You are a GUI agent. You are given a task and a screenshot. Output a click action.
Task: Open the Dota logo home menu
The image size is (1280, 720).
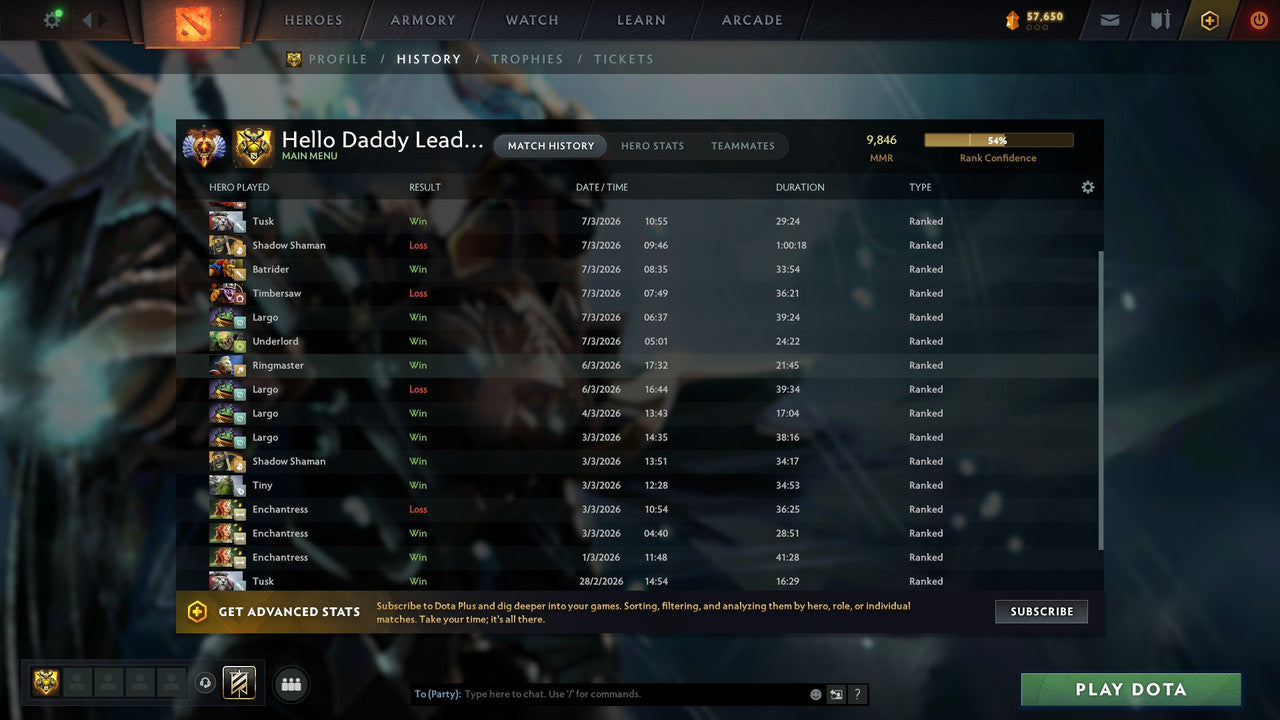pos(192,24)
